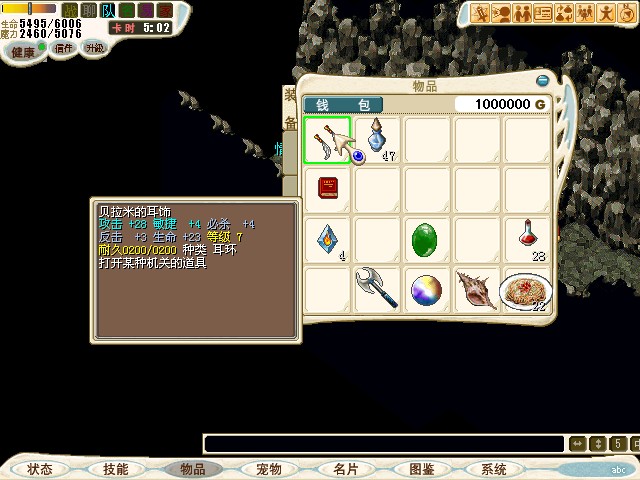Select the green emerald gem
The image size is (640, 480).
click(427, 240)
